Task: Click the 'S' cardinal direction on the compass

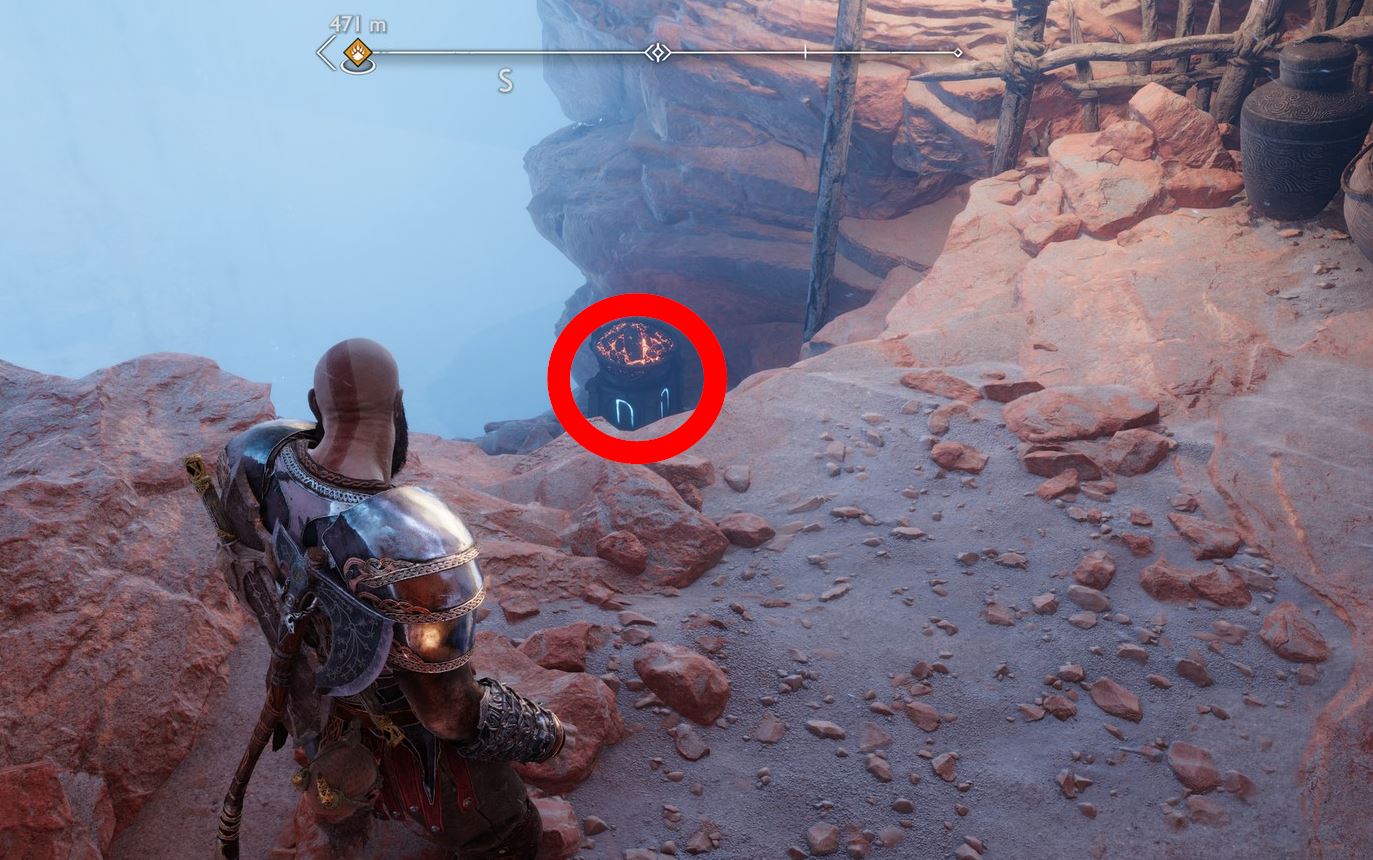Action: click(x=506, y=81)
